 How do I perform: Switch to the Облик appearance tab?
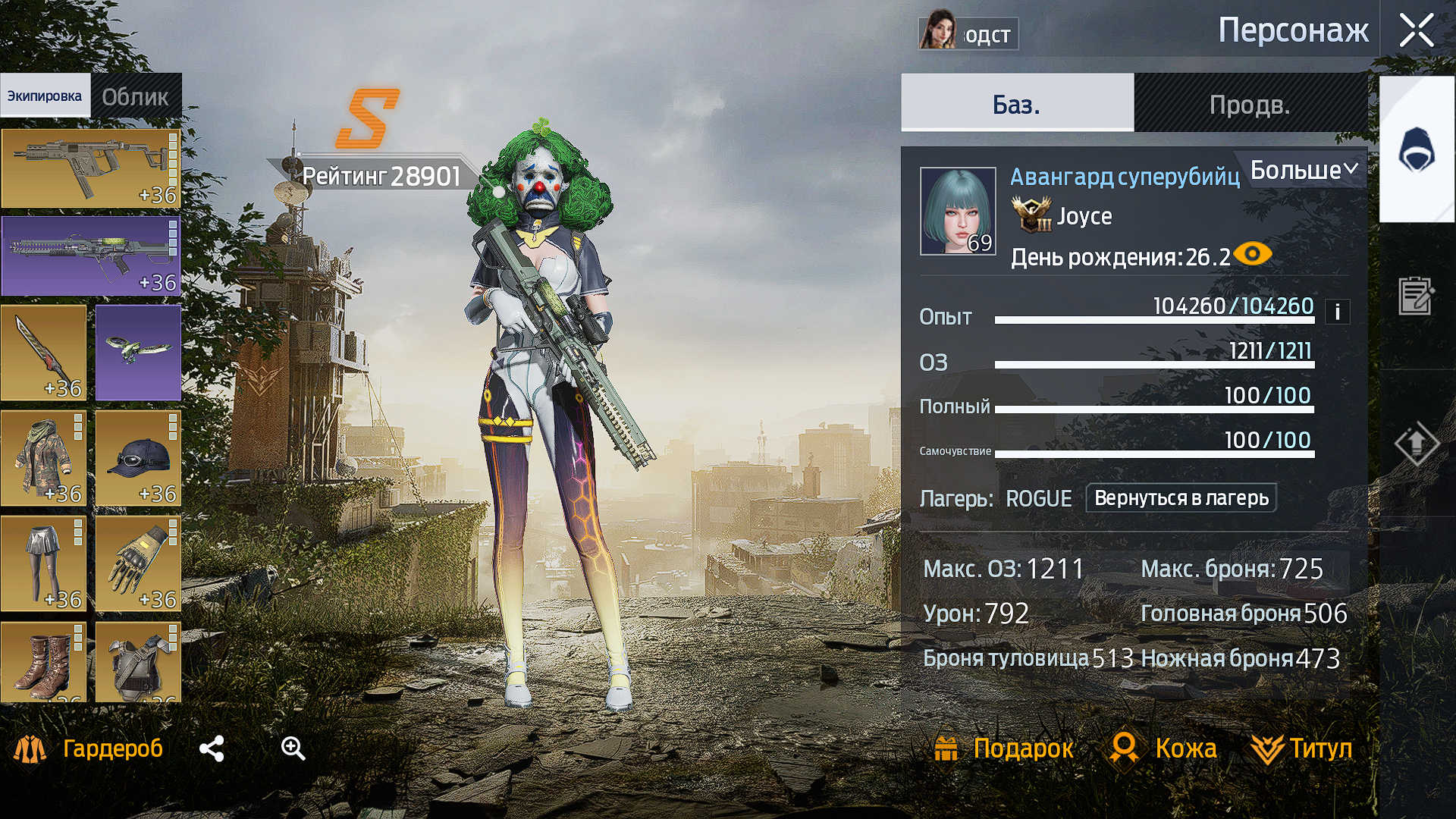(x=136, y=96)
